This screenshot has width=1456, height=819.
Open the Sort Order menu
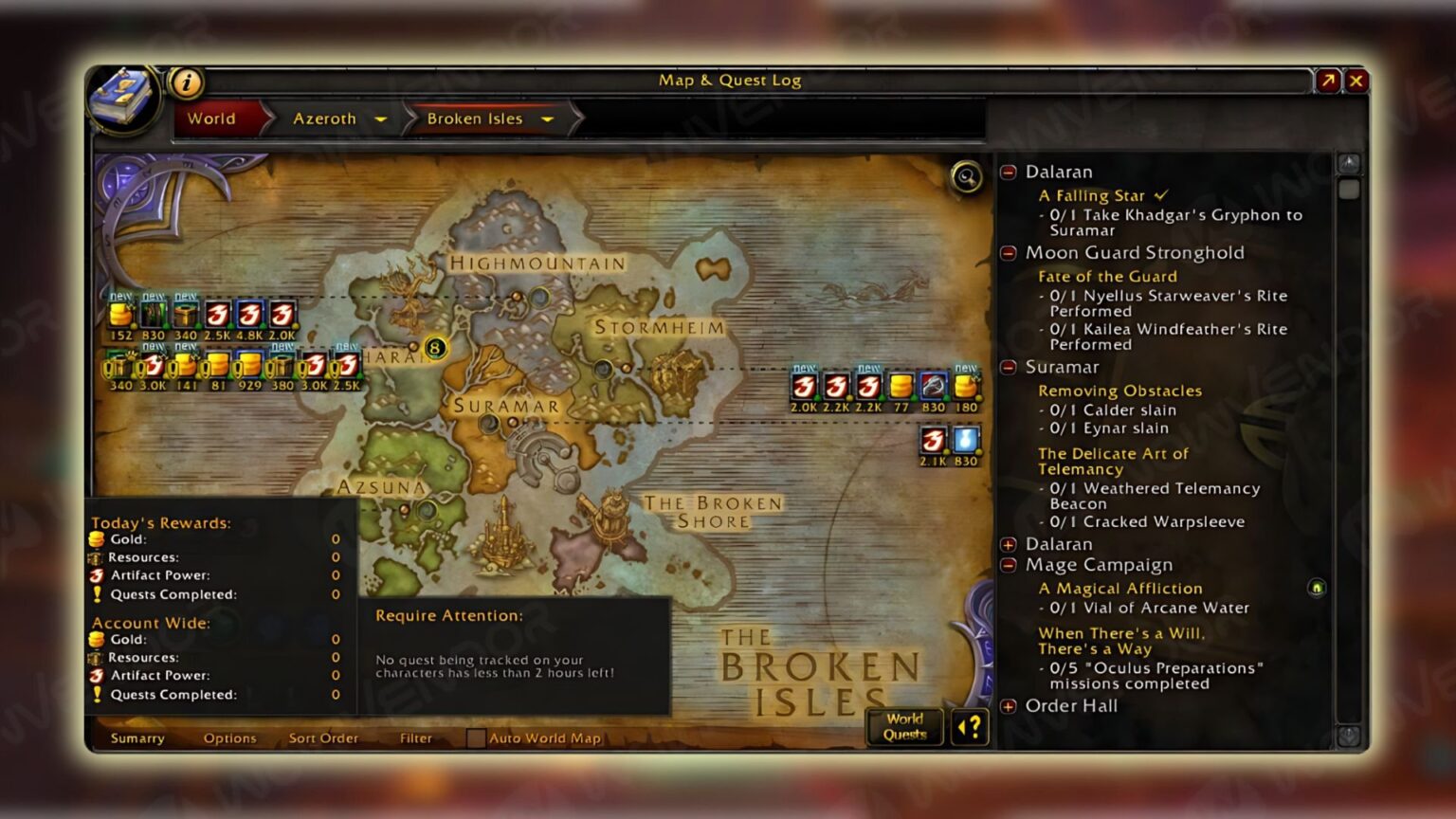(x=323, y=737)
